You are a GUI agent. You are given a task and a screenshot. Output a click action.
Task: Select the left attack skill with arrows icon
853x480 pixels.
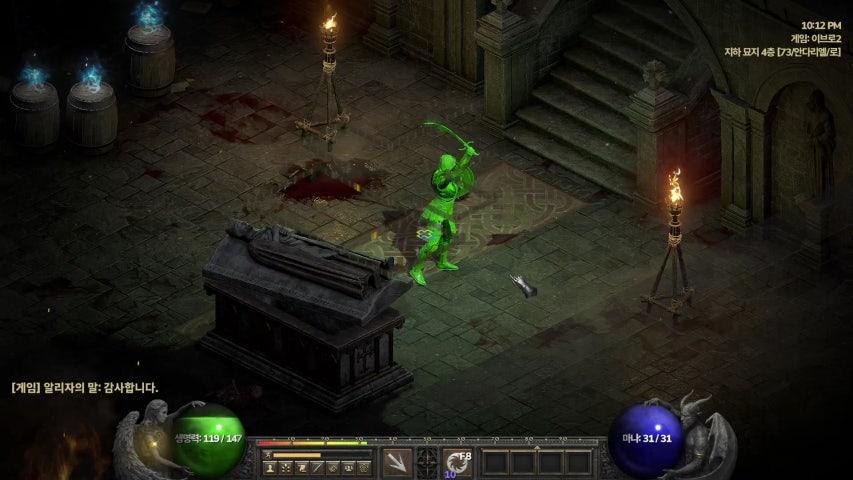click(397, 462)
